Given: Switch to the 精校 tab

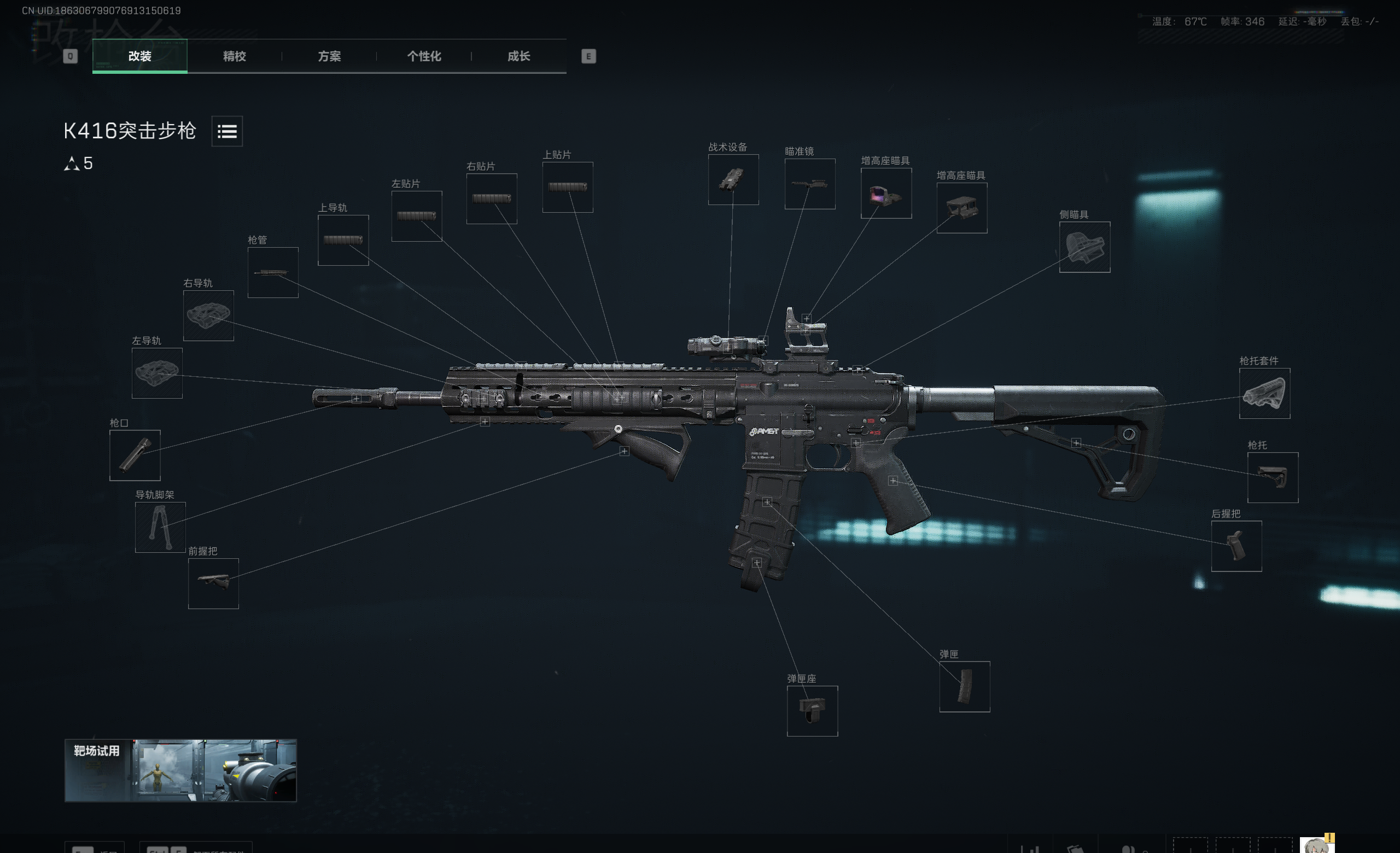Looking at the screenshot, I should [234, 56].
